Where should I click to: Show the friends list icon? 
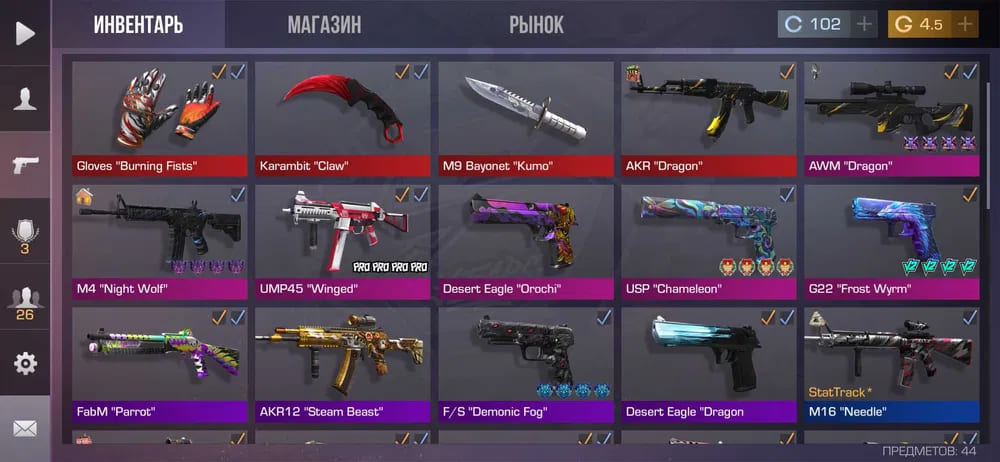[25, 300]
